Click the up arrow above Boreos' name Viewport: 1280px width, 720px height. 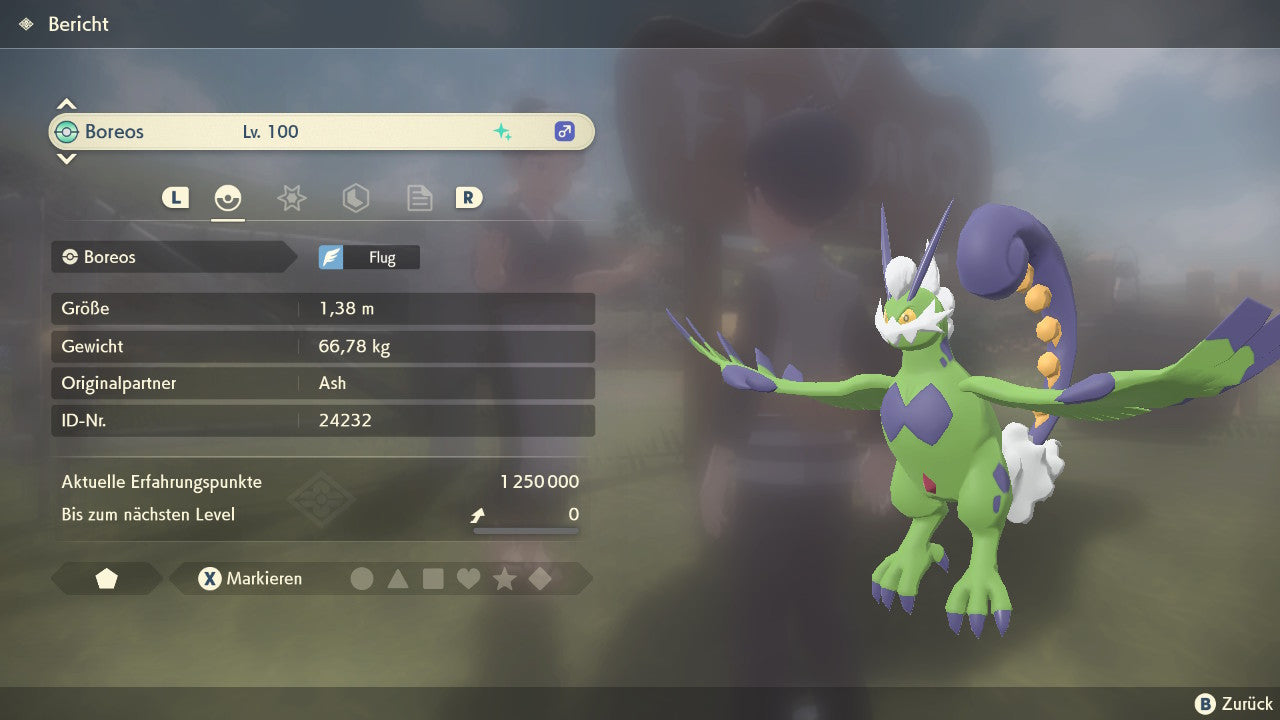tap(66, 104)
